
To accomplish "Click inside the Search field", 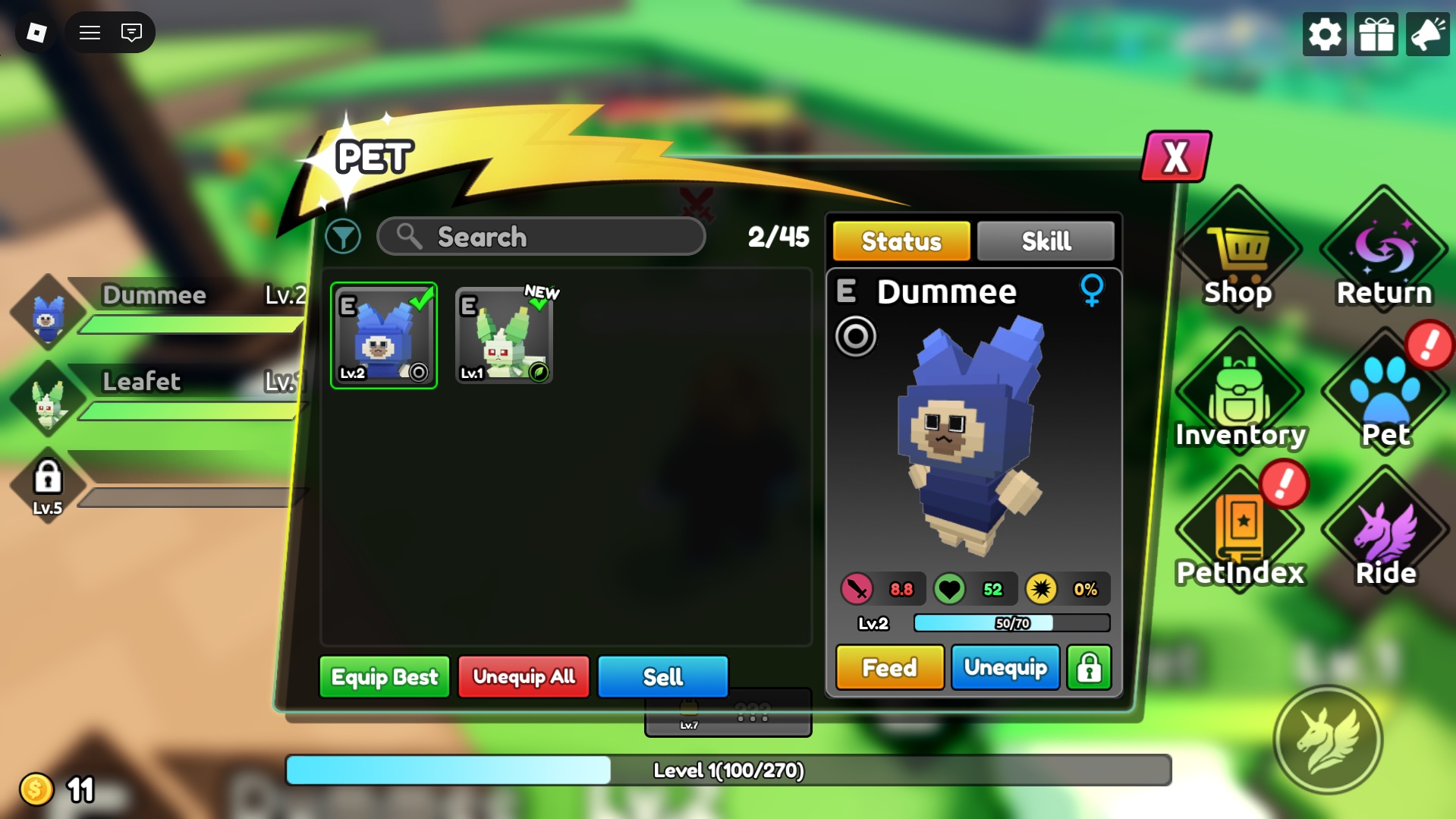I will click(x=540, y=237).
